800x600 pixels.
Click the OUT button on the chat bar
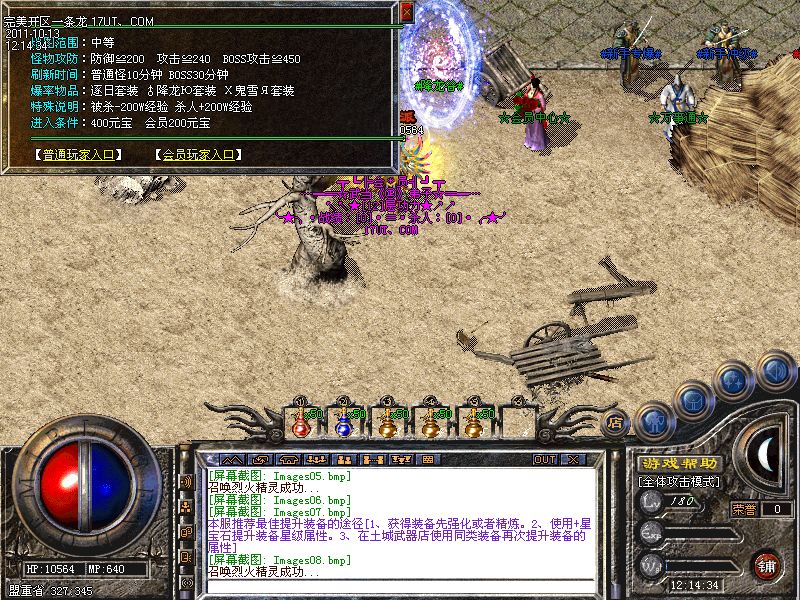pyautogui.click(x=544, y=459)
